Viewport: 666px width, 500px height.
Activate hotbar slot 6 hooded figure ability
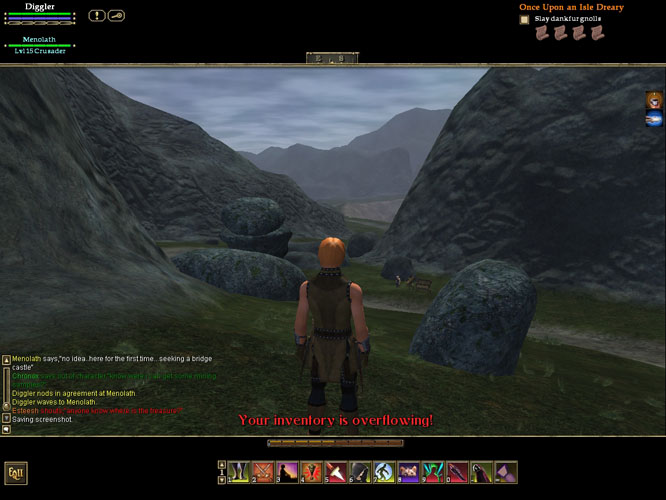pyautogui.click(x=360, y=471)
